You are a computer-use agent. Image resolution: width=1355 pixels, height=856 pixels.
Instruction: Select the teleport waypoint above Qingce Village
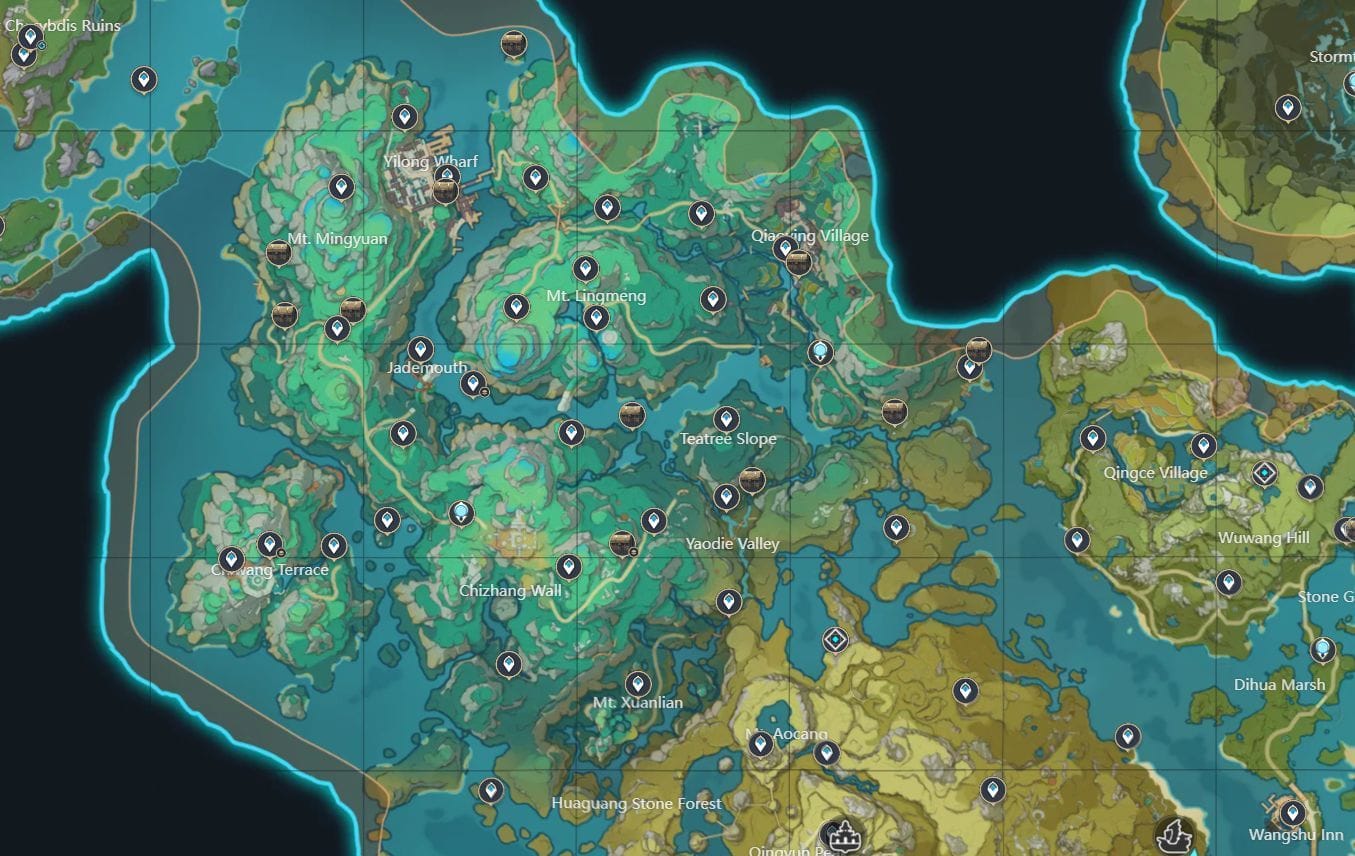coord(1092,437)
